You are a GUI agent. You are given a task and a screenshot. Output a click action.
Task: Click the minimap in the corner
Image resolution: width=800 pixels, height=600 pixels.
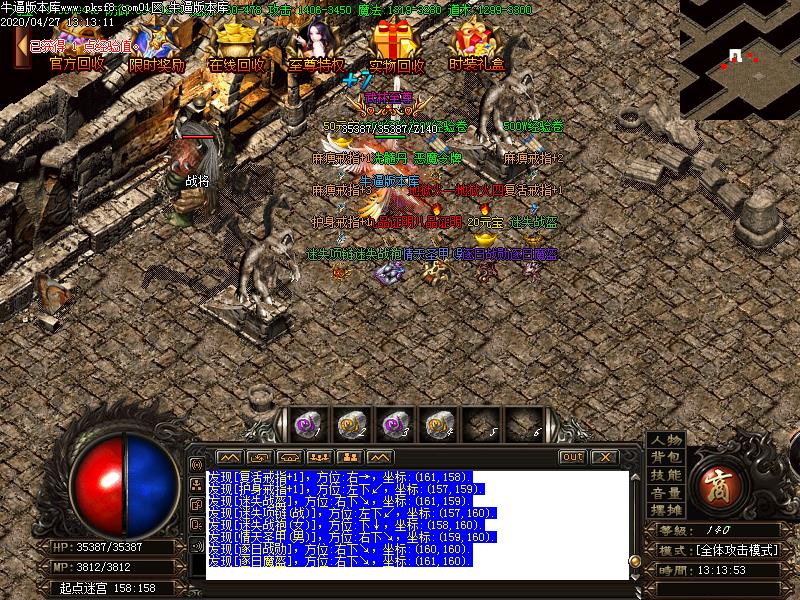pyautogui.click(x=739, y=57)
